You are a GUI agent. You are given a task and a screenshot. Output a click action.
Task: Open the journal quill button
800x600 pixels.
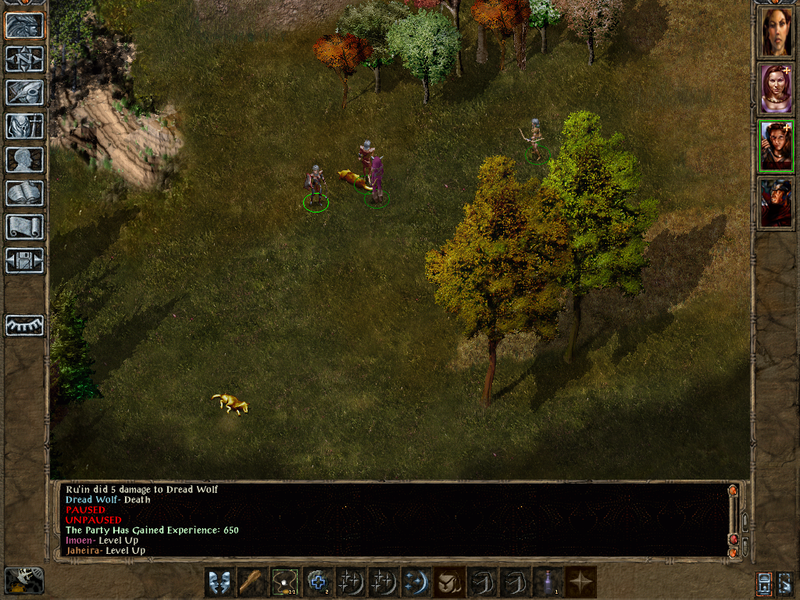point(24,92)
